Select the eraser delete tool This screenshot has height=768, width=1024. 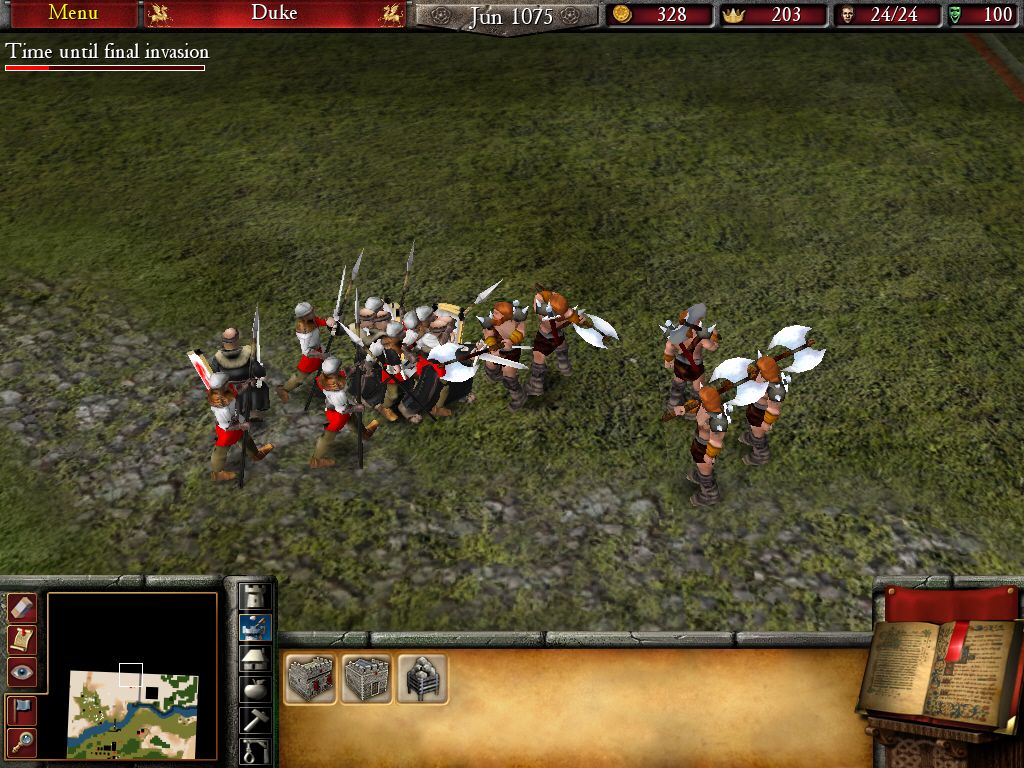pyautogui.click(x=22, y=607)
